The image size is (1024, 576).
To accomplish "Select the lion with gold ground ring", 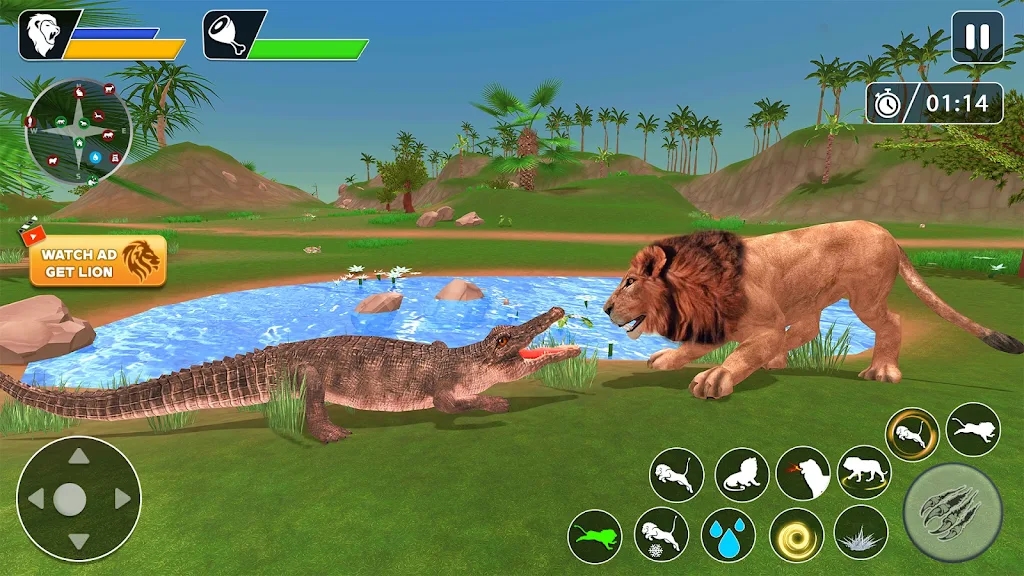I will [864, 472].
